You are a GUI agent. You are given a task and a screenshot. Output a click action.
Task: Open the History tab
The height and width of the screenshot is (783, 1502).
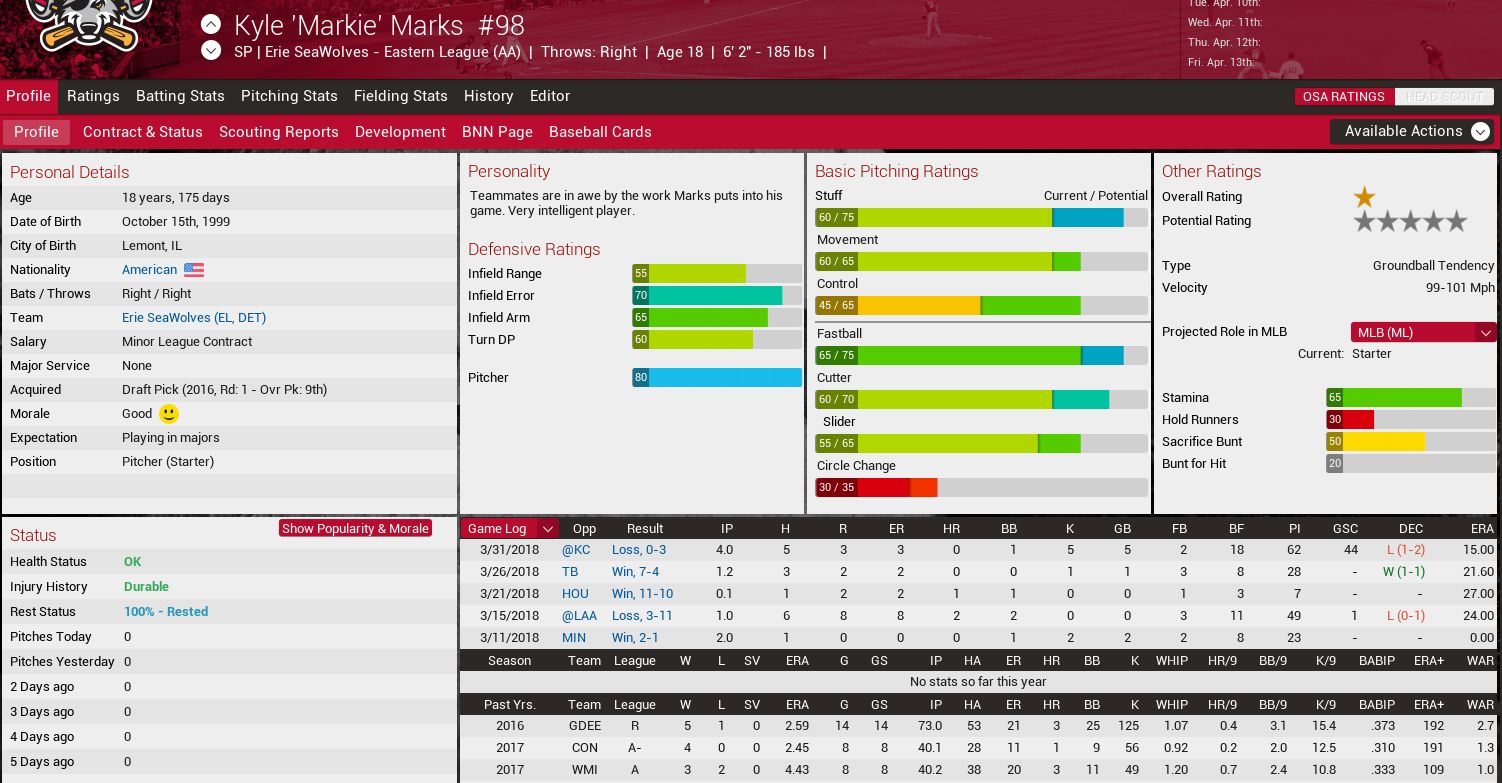coord(488,96)
